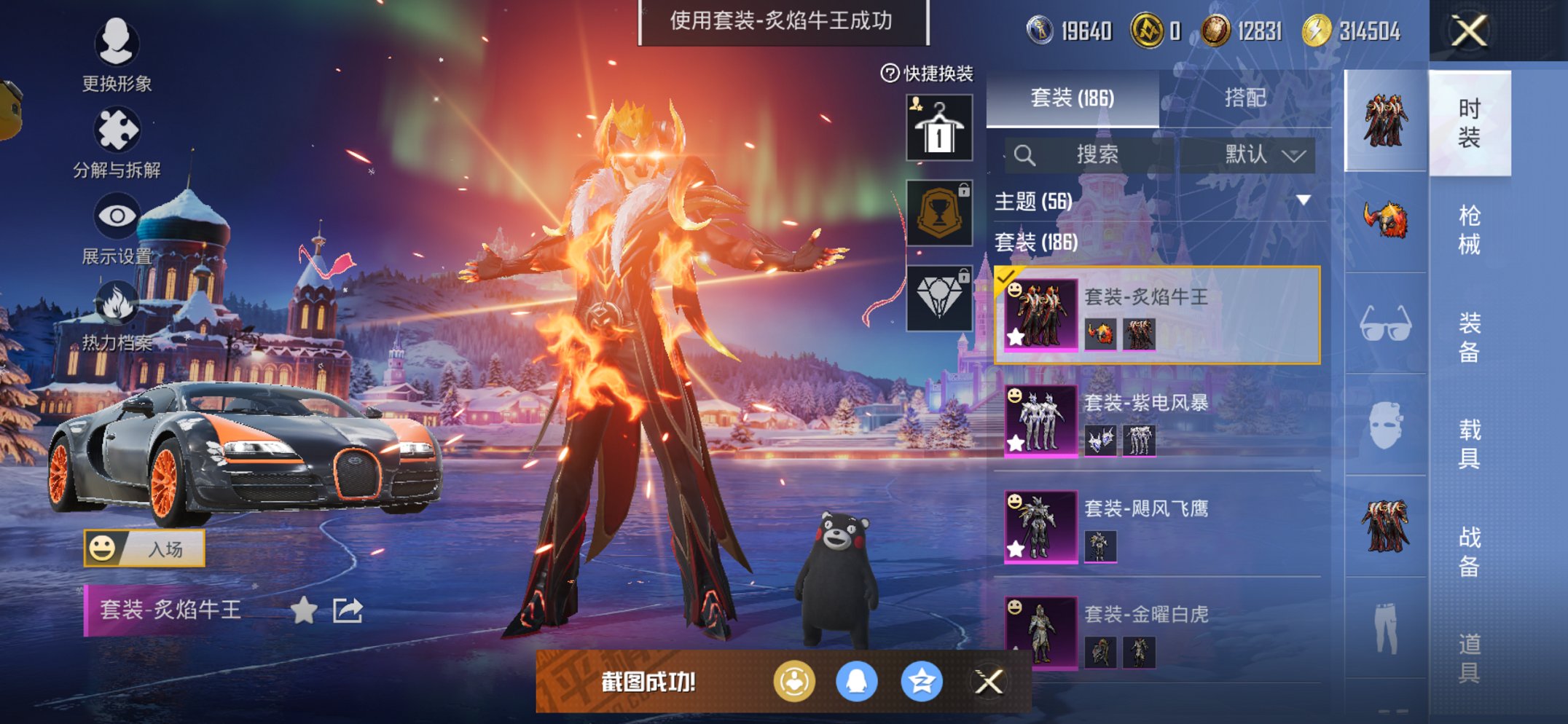Switch to the 搭配 tab
Screen dimensions: 1568x724
click(x=1247, y=98)
